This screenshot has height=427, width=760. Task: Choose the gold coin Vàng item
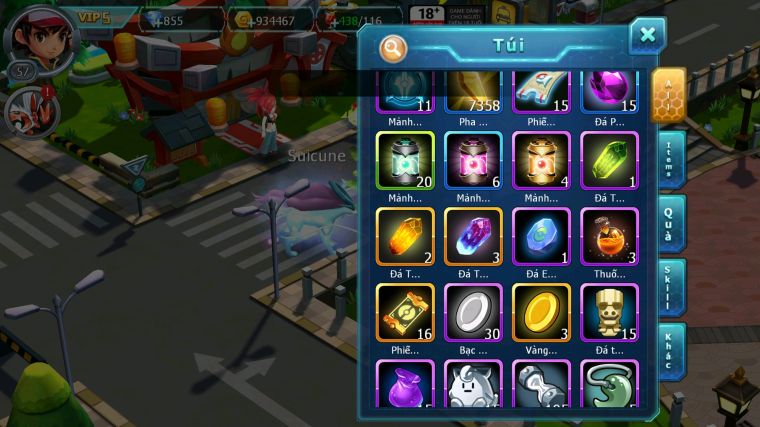(x=542, y=312)
